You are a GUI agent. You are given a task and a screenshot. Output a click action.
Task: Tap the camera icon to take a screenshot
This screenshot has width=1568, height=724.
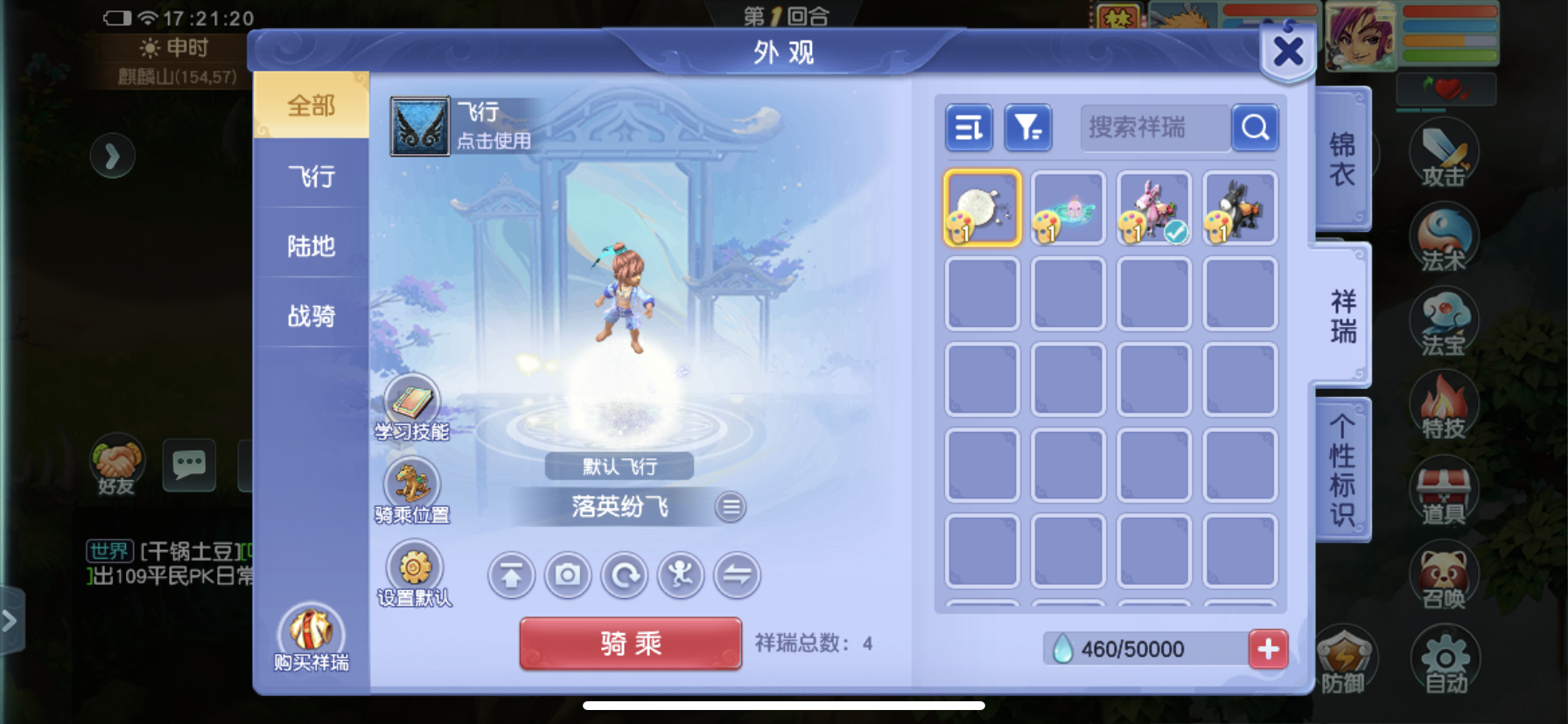(x=567, y=575)
